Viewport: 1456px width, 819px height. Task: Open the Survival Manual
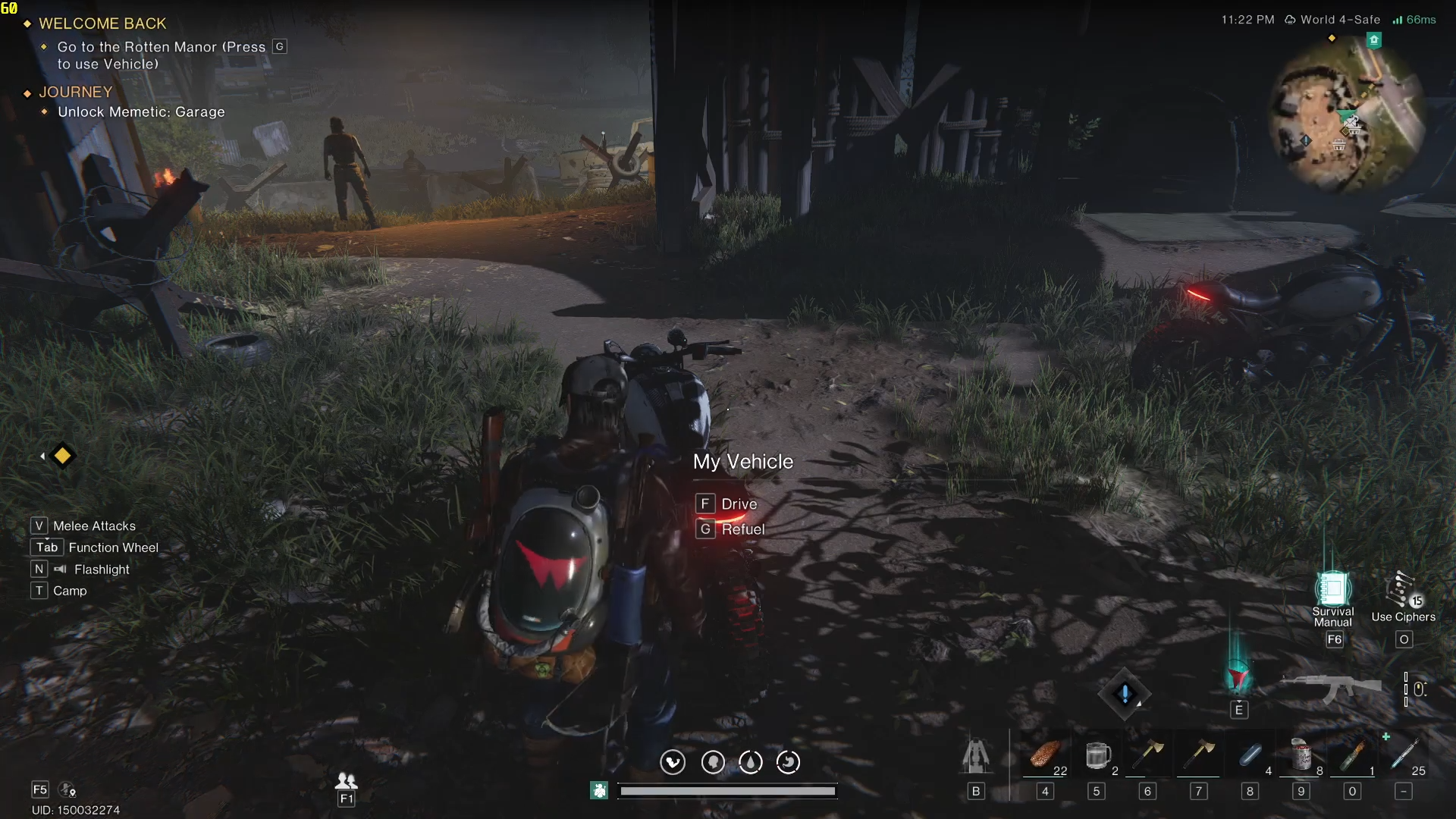click(x=1332, y=590)
